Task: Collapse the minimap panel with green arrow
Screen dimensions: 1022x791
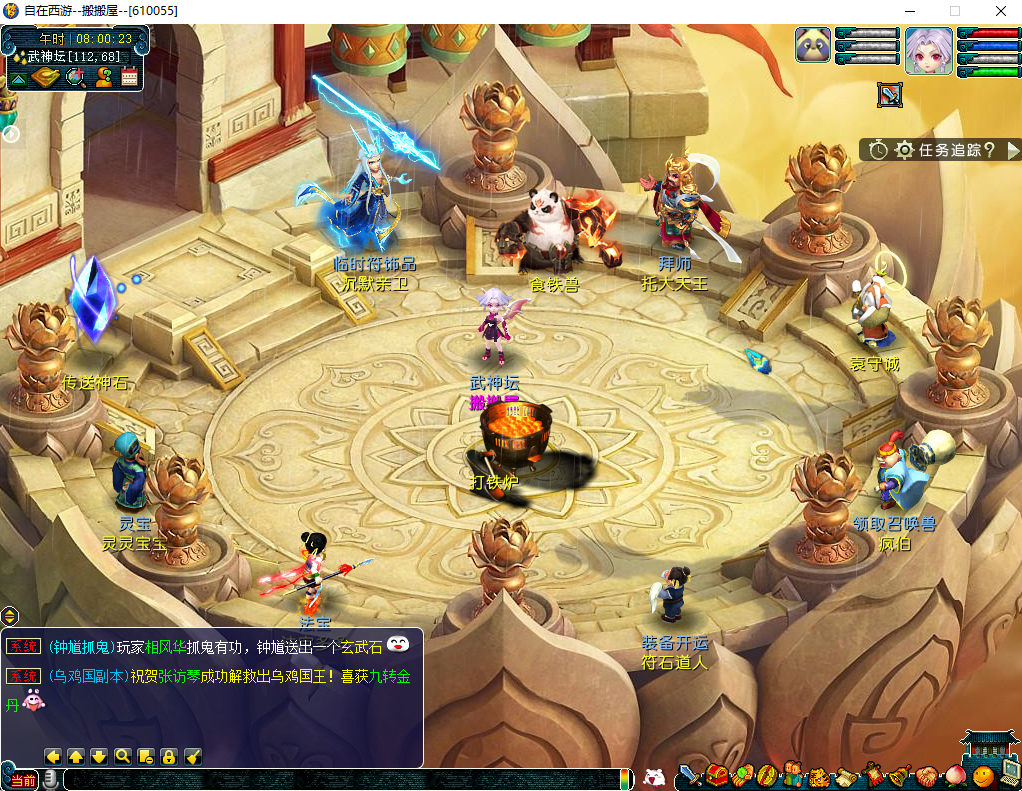Action: [18, 77]
